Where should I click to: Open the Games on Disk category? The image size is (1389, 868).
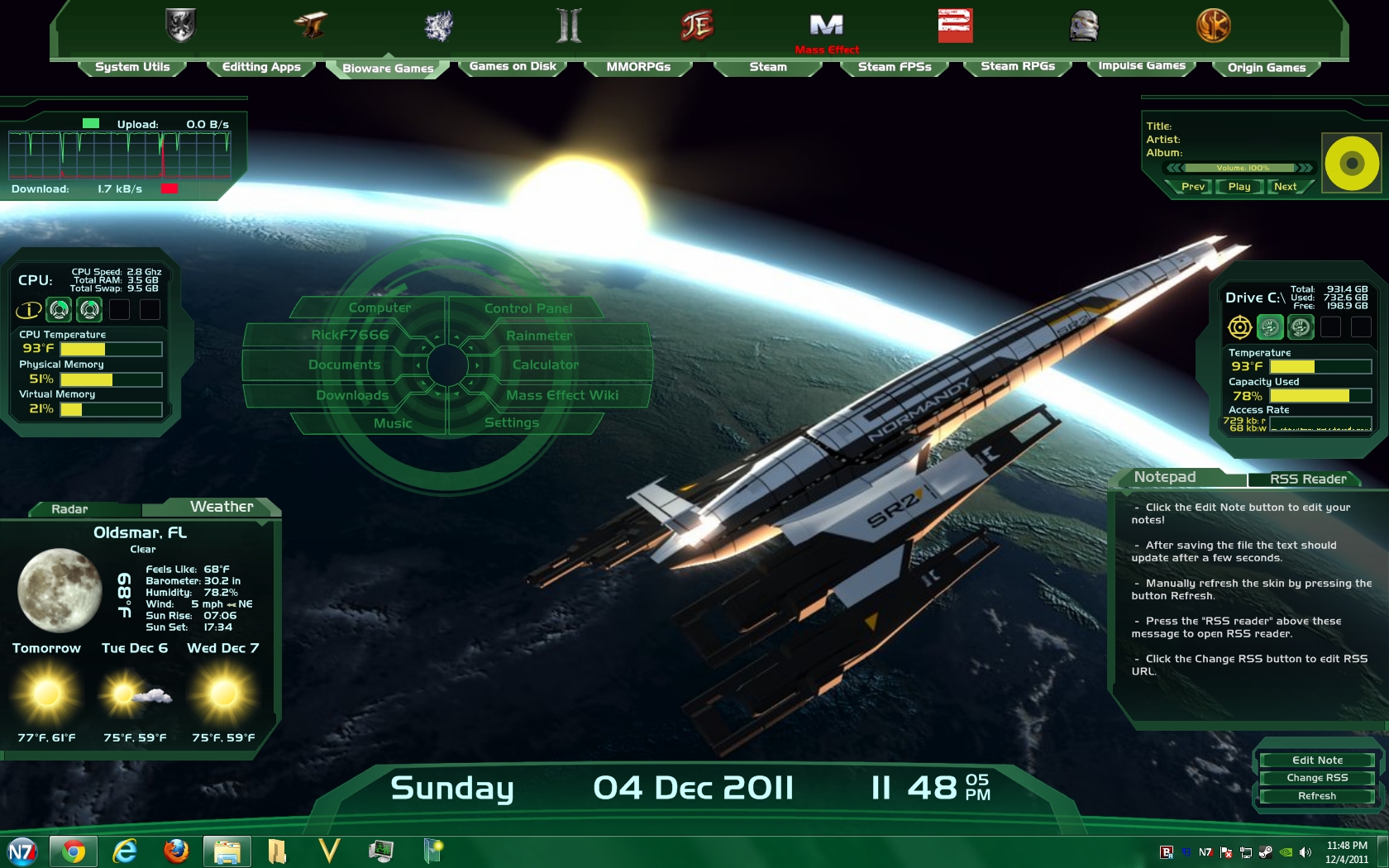512,66
